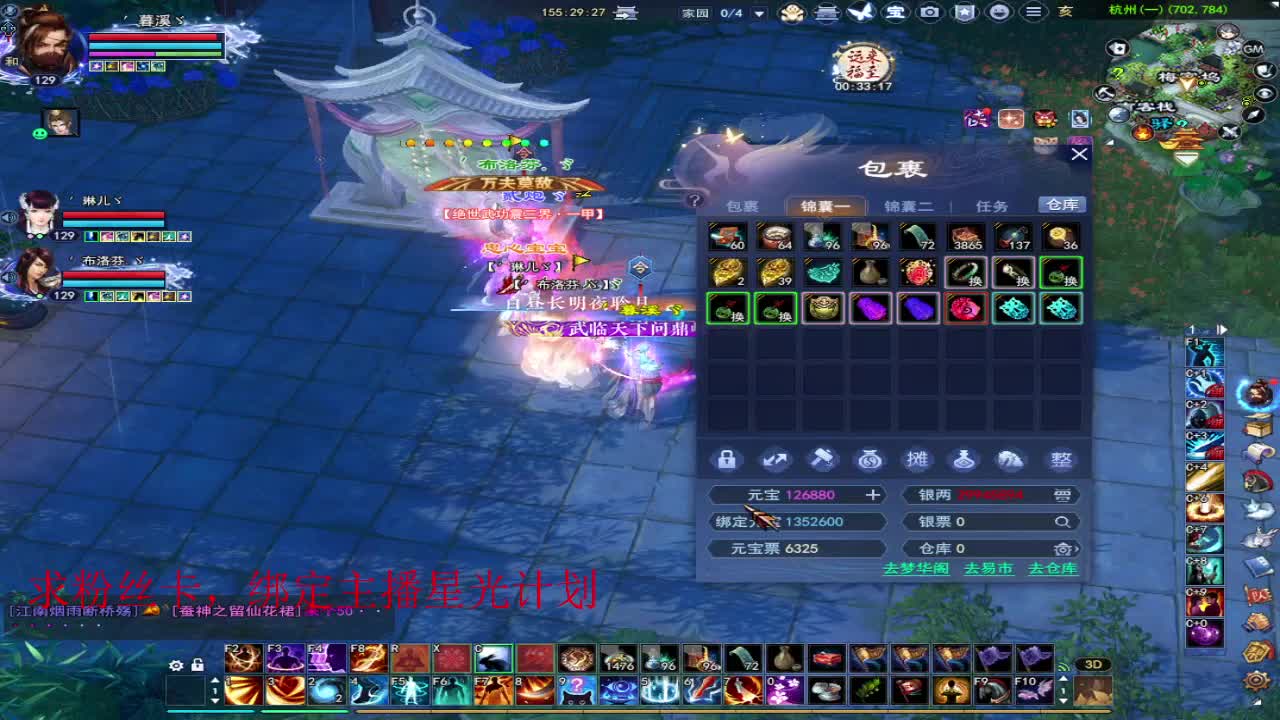Click the hammer repair icon in bag toolbar

click(822, 459)
